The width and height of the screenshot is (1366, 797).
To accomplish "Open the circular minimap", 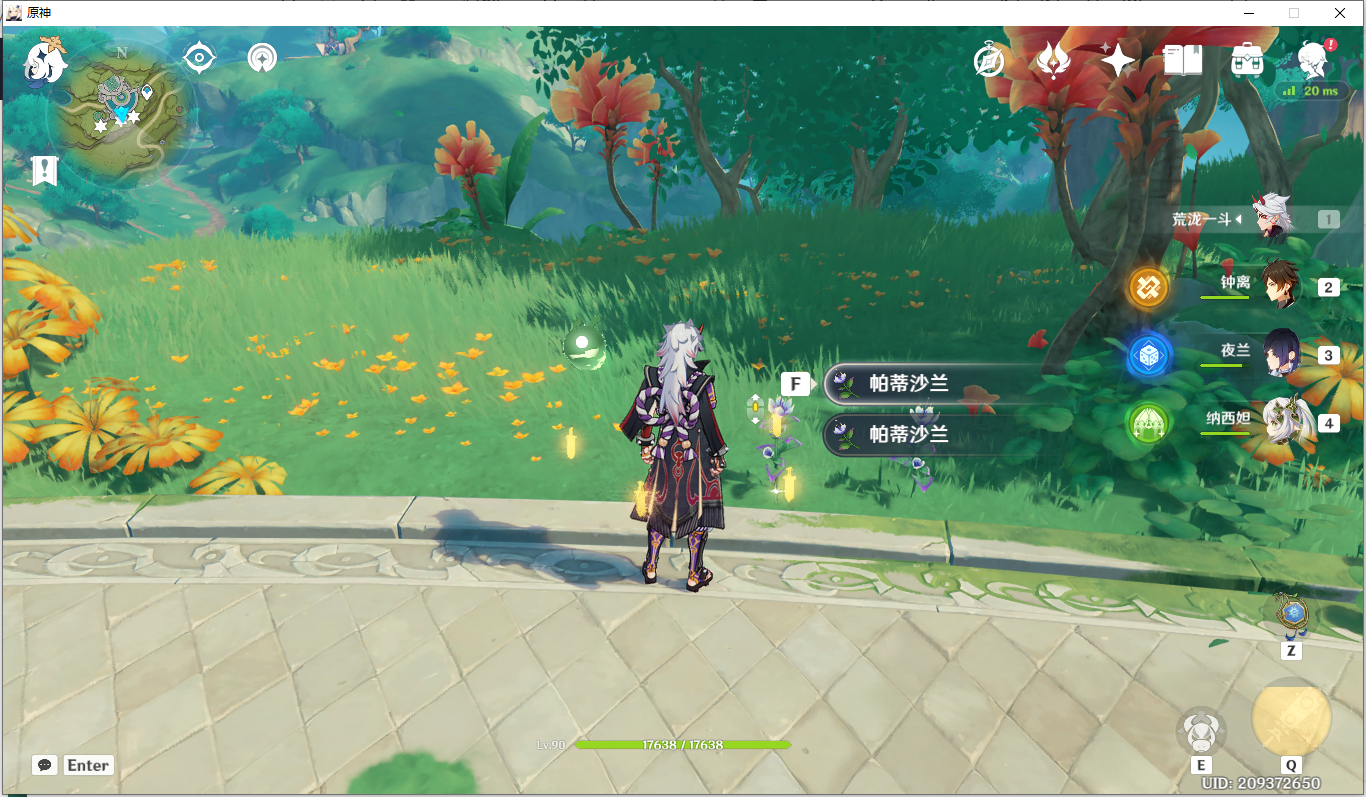I will [122, 112].
